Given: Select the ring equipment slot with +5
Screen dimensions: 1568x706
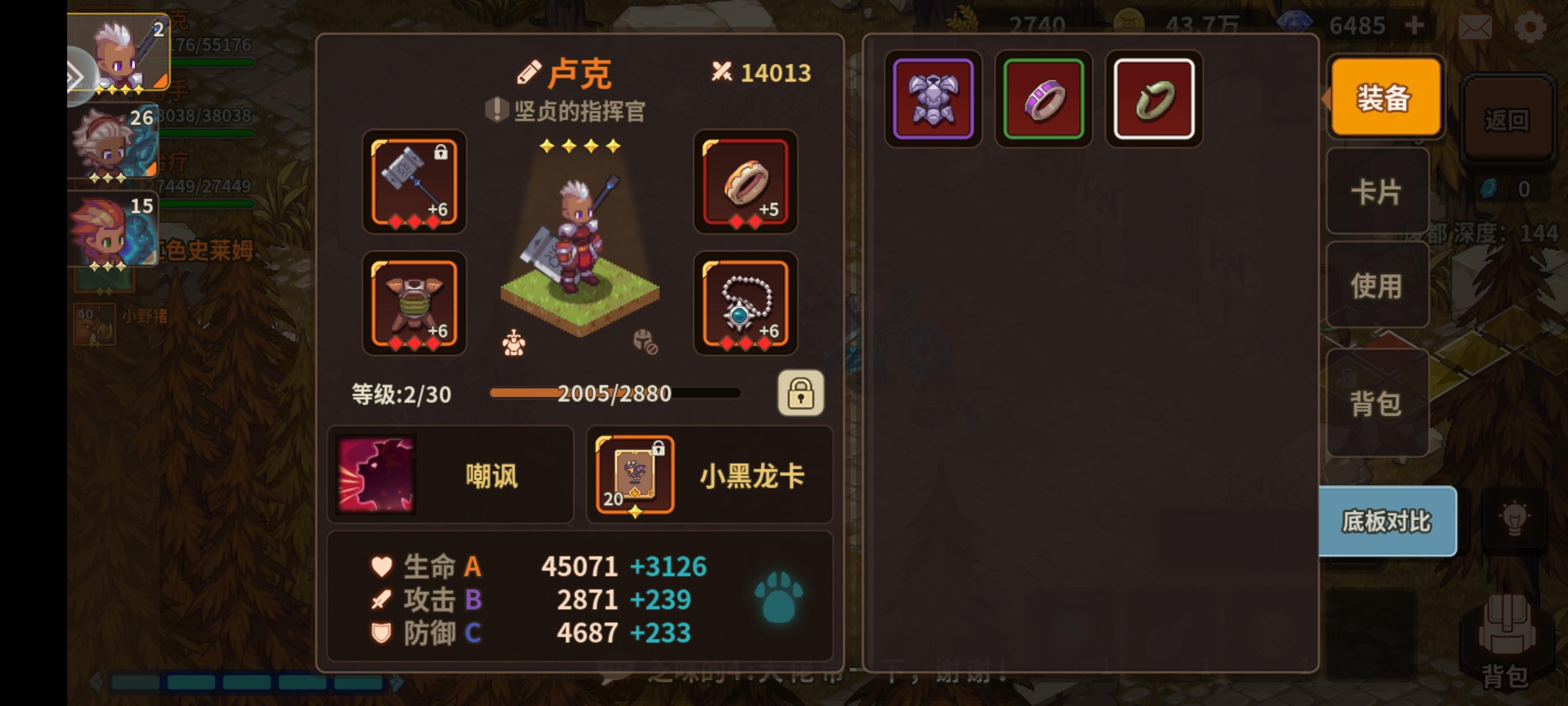Looking at the screenshot, I should (x=746, y=183).
